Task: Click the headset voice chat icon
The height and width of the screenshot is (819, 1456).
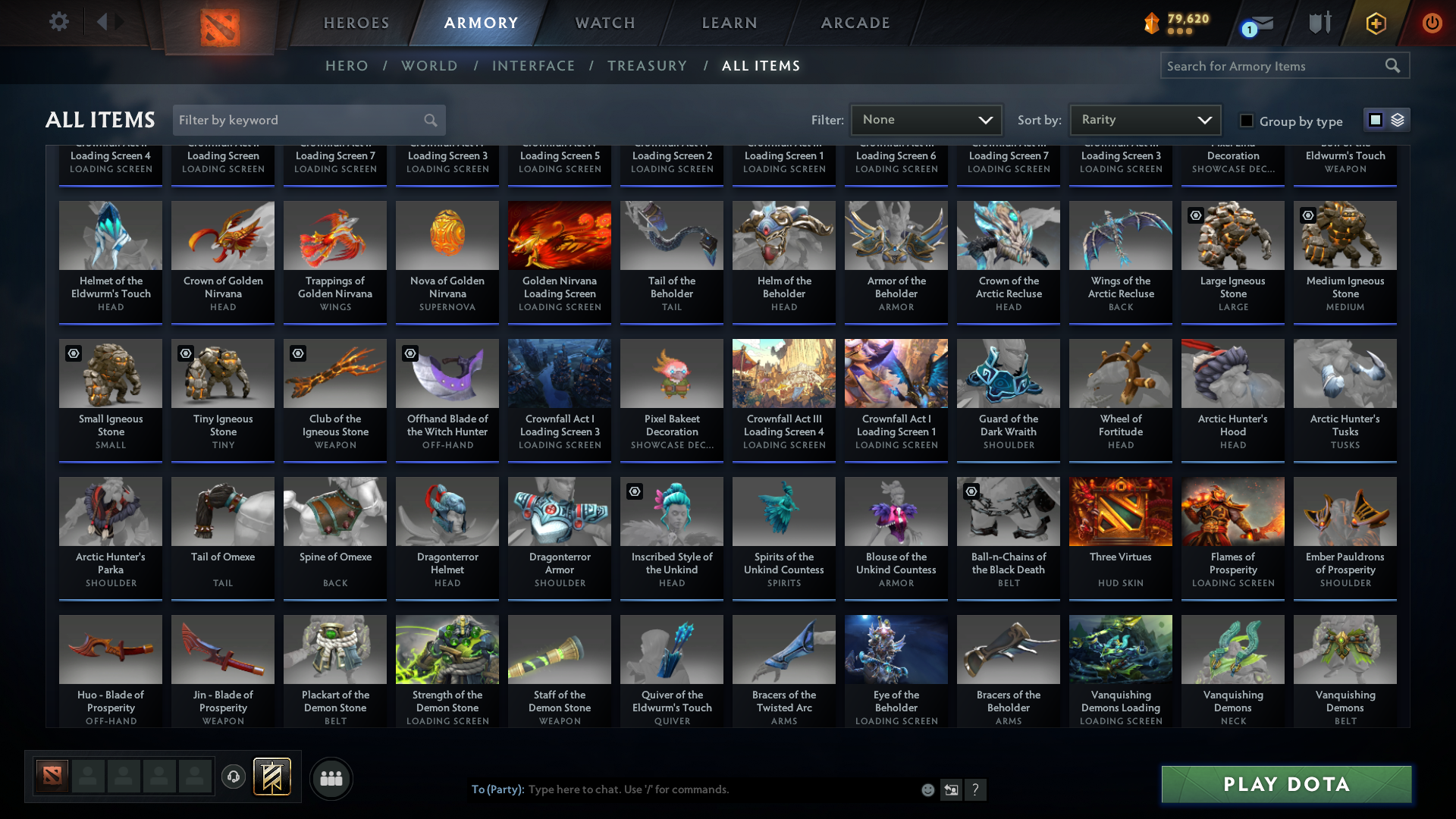Action: (x=234, y=778)
